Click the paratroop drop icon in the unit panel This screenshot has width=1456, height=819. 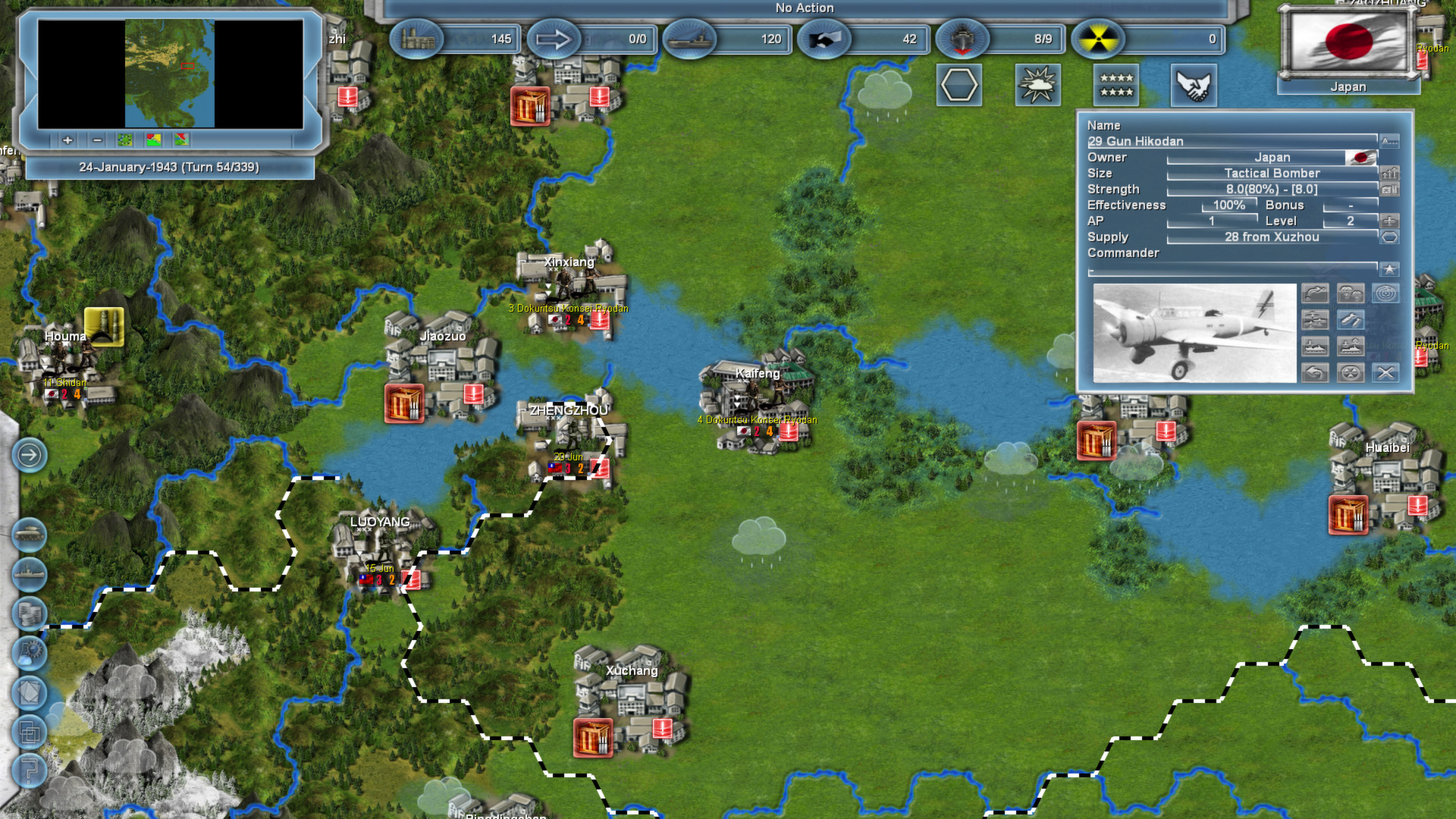[x=1351, y=293]
